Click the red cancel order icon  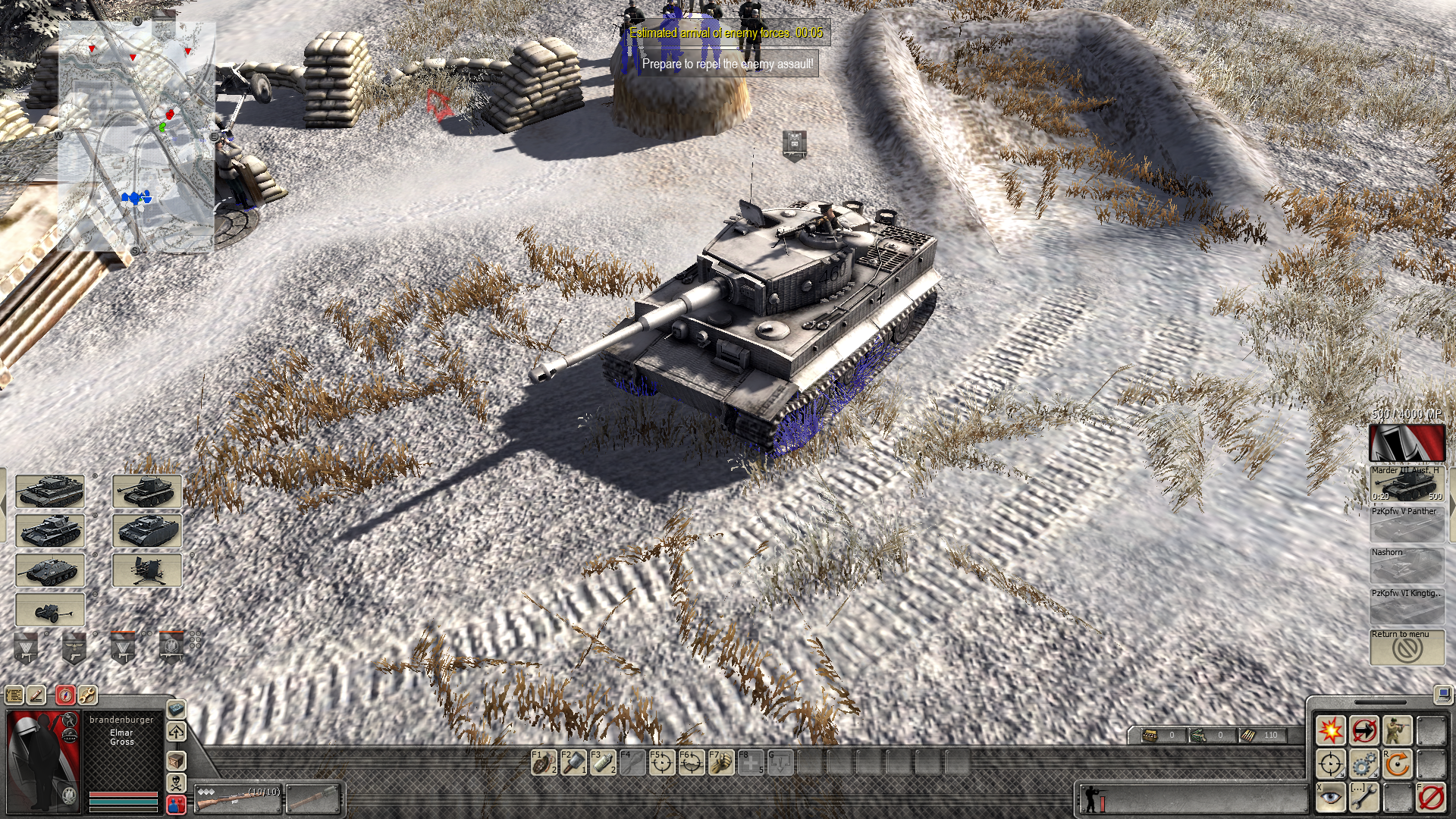tap(1431, 797)
